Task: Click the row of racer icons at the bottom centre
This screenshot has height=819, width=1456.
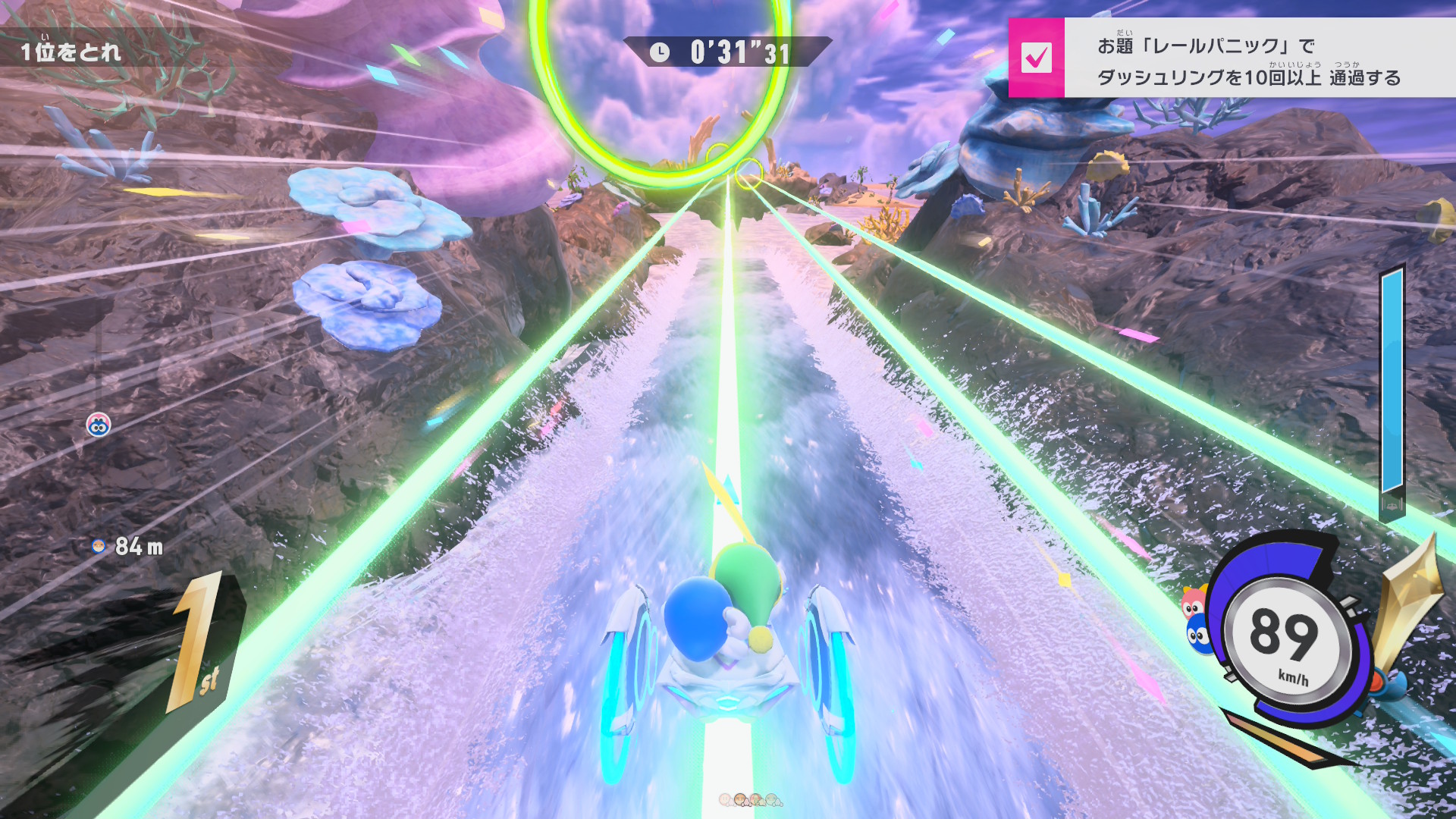Action: (x=750, y=800)
